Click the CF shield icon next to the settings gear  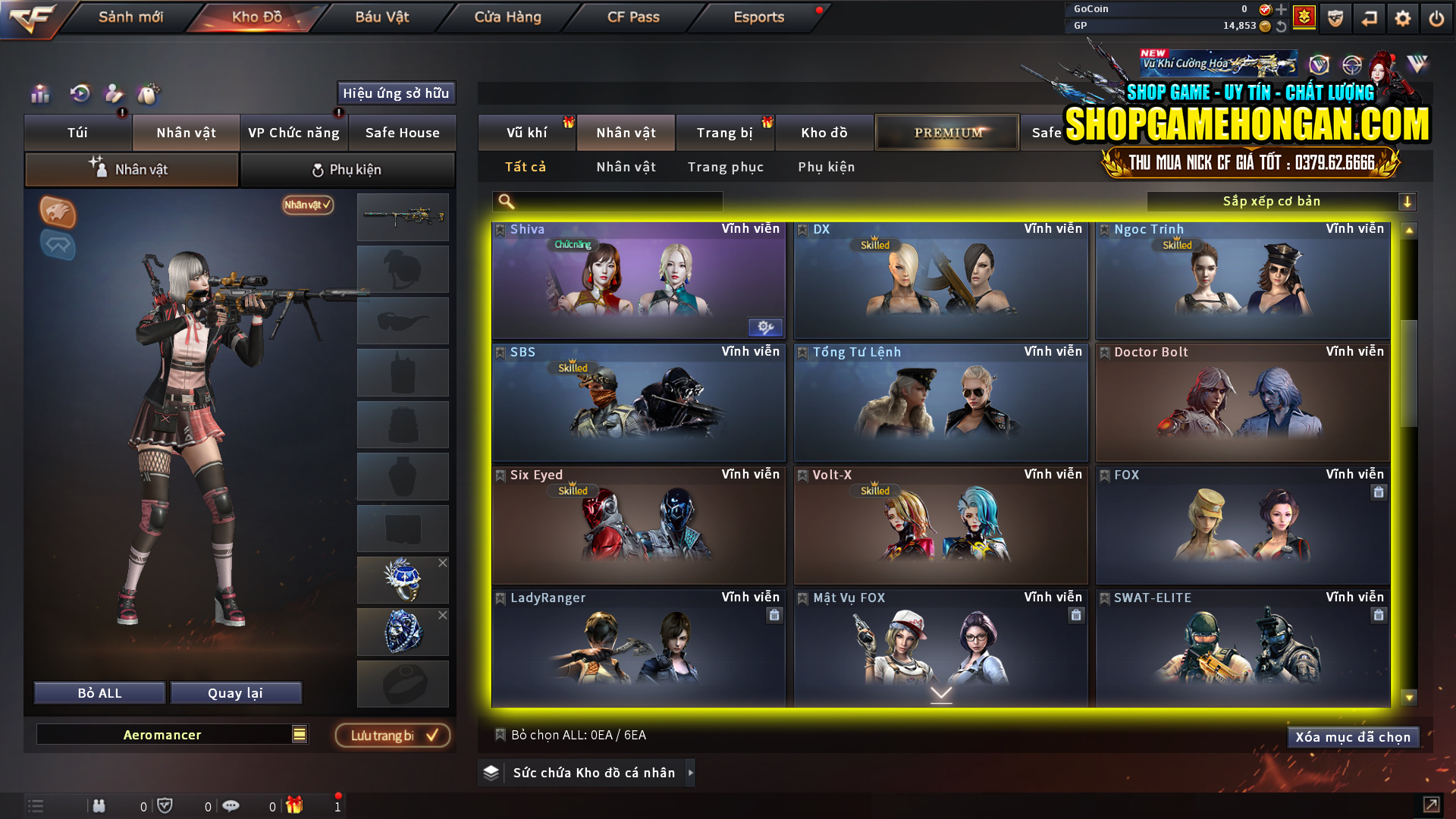[x=1334, y=18]
